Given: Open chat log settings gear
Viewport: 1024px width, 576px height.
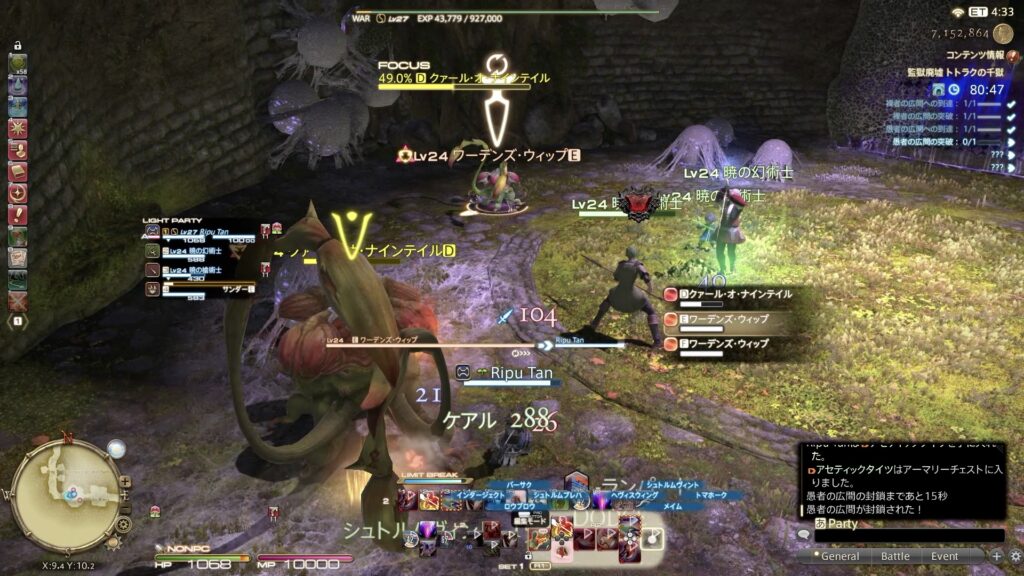Looking at the screenshot, I should click(1015, 556).
